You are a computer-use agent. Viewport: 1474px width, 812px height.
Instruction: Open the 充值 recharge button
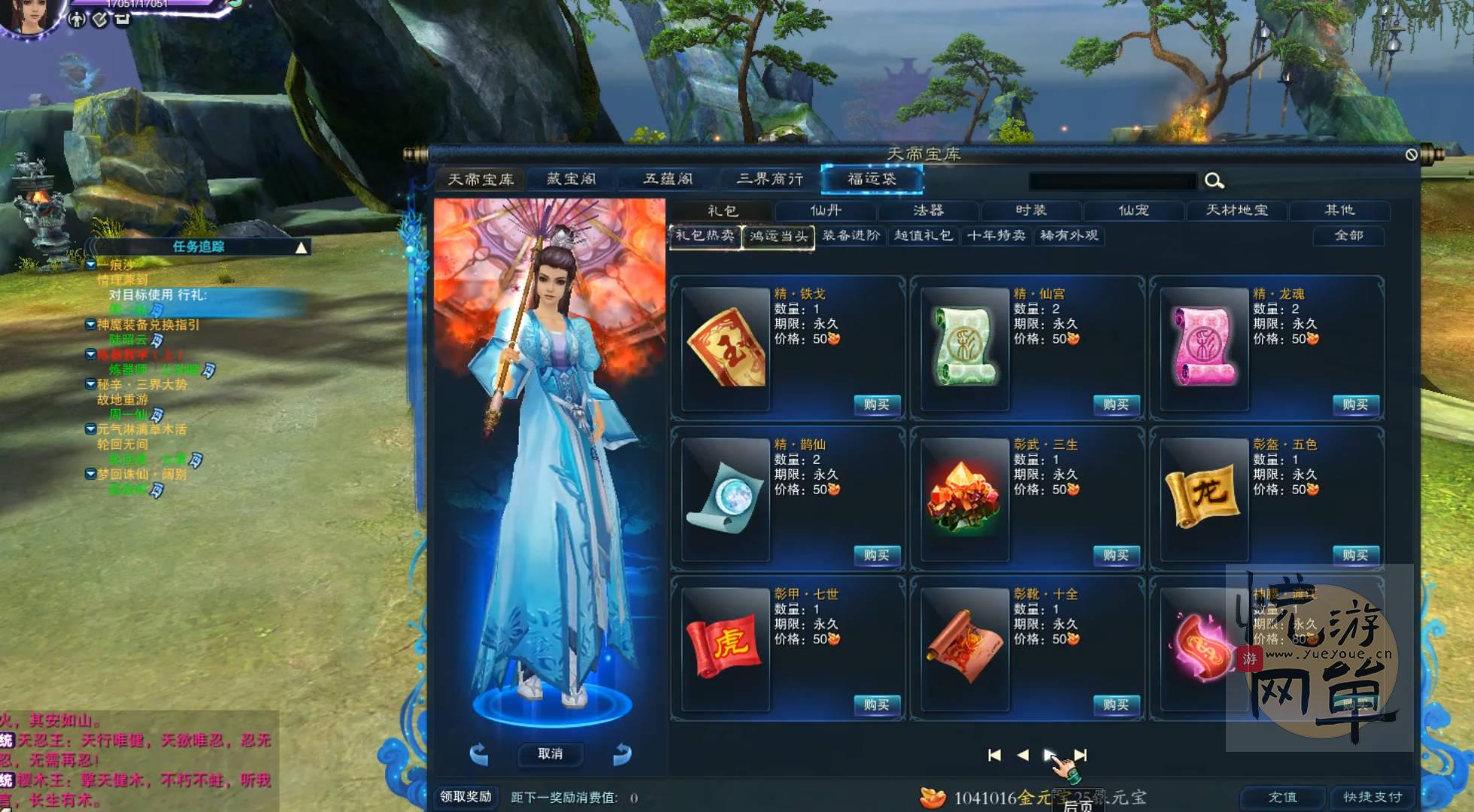pyautogui.click(x=1282, y=797)
